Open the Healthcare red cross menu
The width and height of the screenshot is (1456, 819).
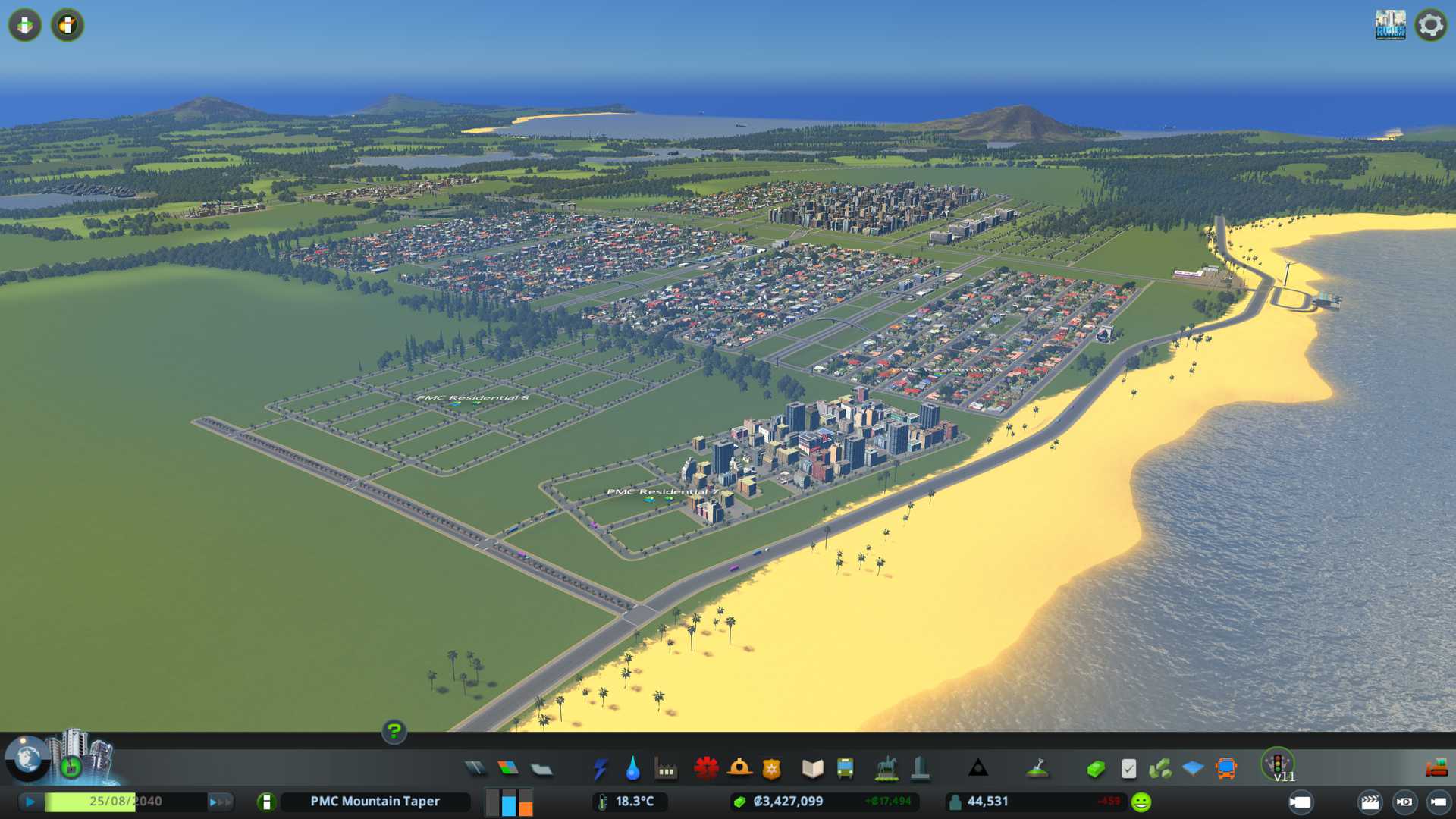tap(706, 769)
